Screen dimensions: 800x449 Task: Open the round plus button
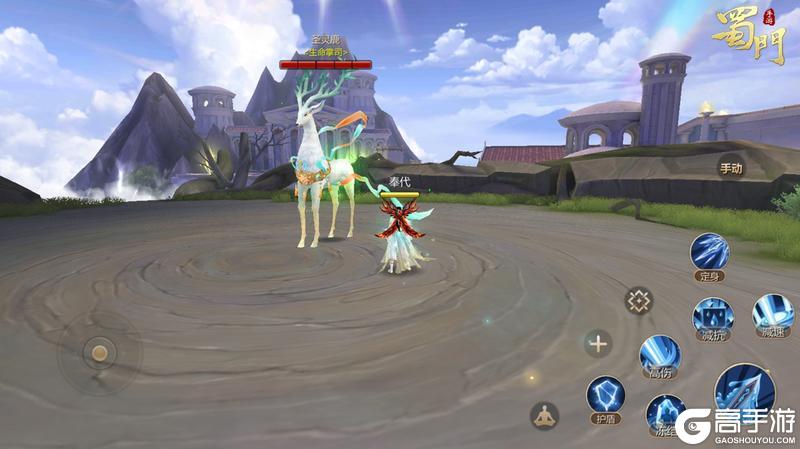coord(598,345)
